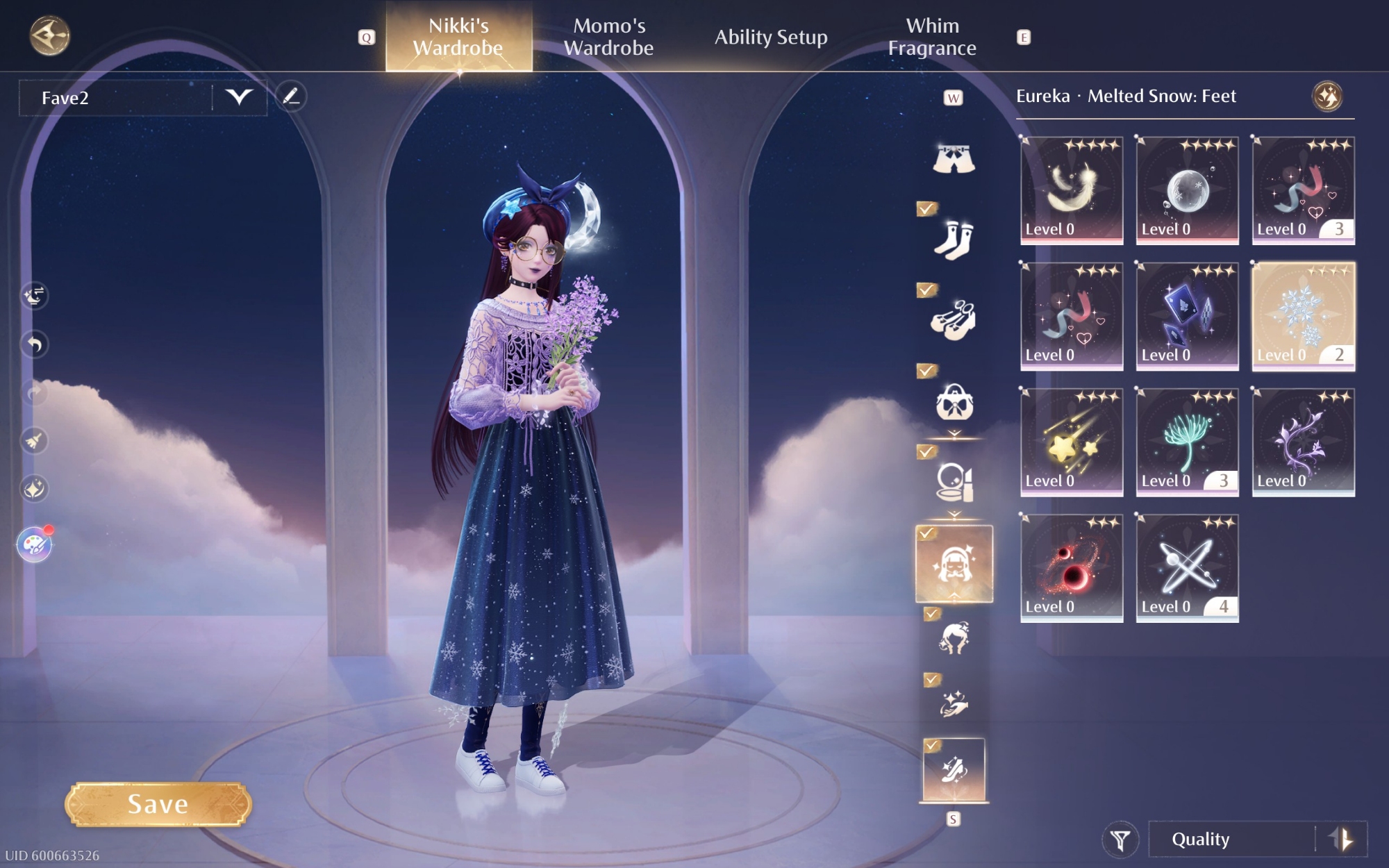The image size is (1389, 868).
Task: Clear outfit with the broom icon
Action: (35, 440)
